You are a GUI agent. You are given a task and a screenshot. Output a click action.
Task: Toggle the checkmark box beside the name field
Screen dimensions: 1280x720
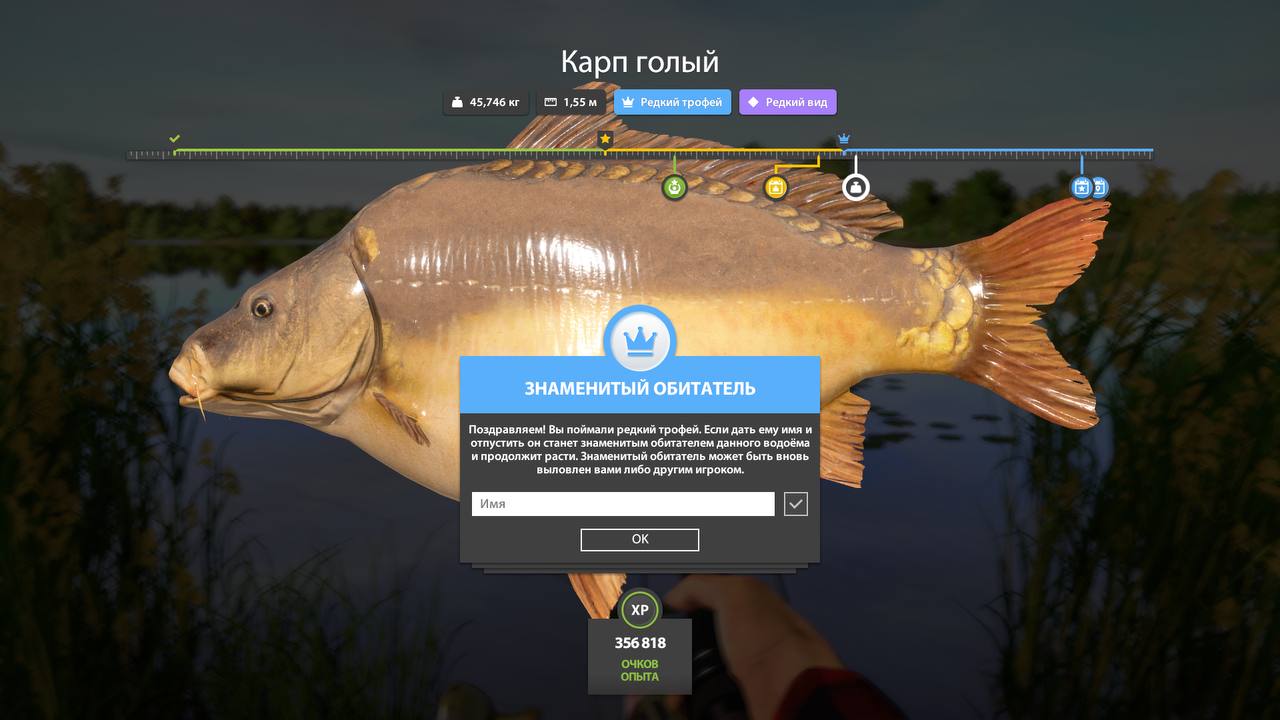point(795,504)
